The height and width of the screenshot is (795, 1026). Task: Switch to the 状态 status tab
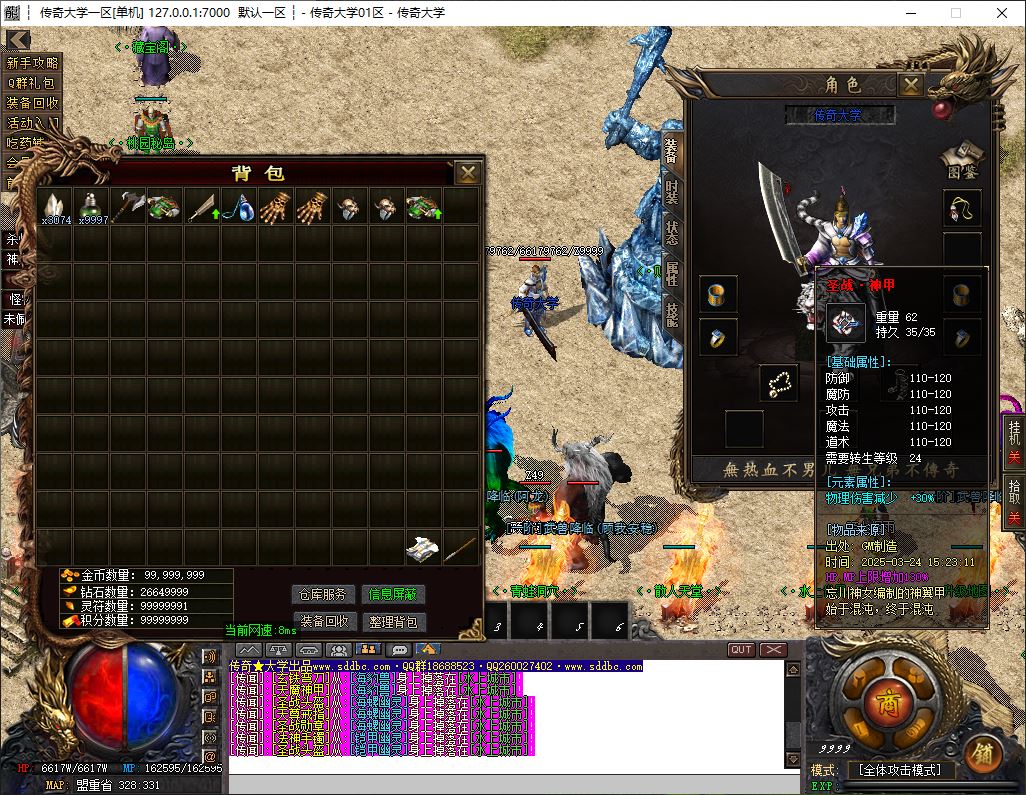click(x=671, y=233)
